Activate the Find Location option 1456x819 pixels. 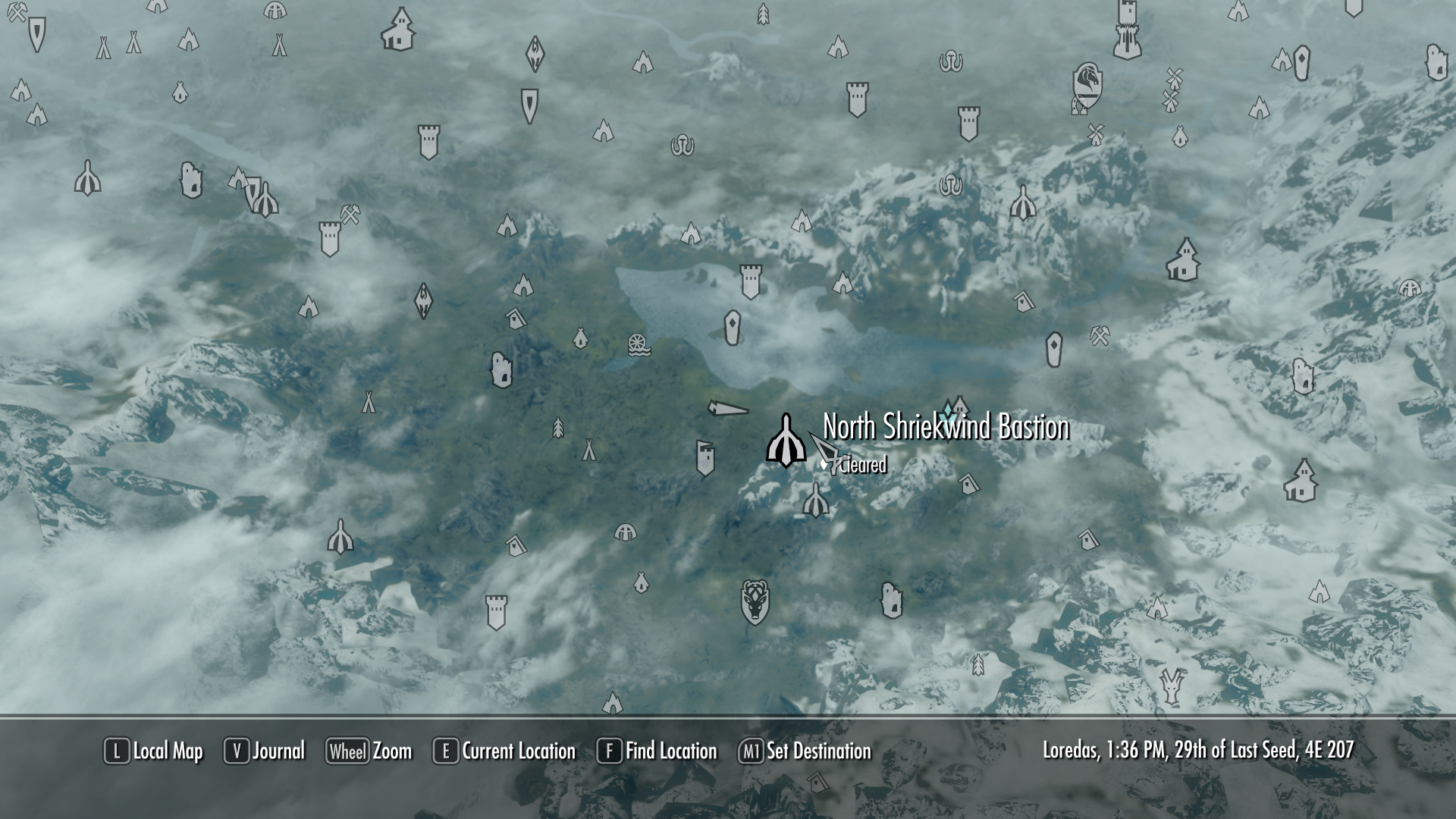pyautogui.click(x=657, y=751)
